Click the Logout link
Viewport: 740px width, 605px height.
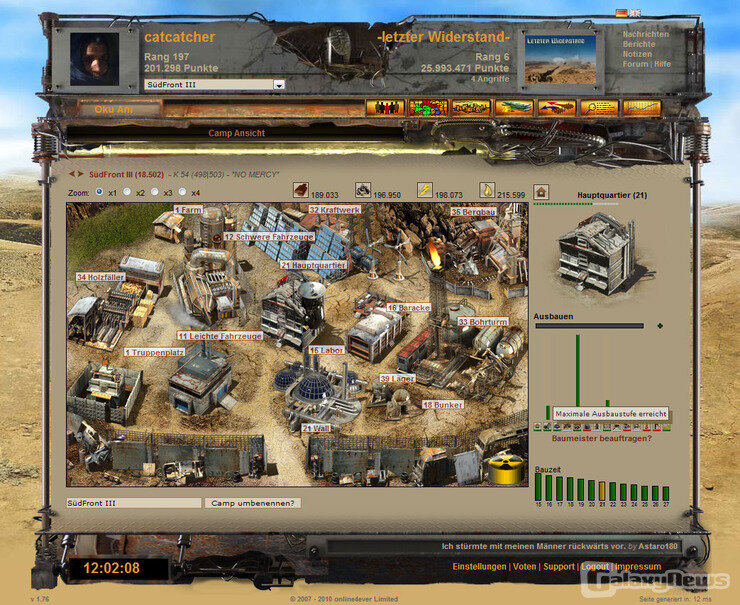tap(595, 567)
